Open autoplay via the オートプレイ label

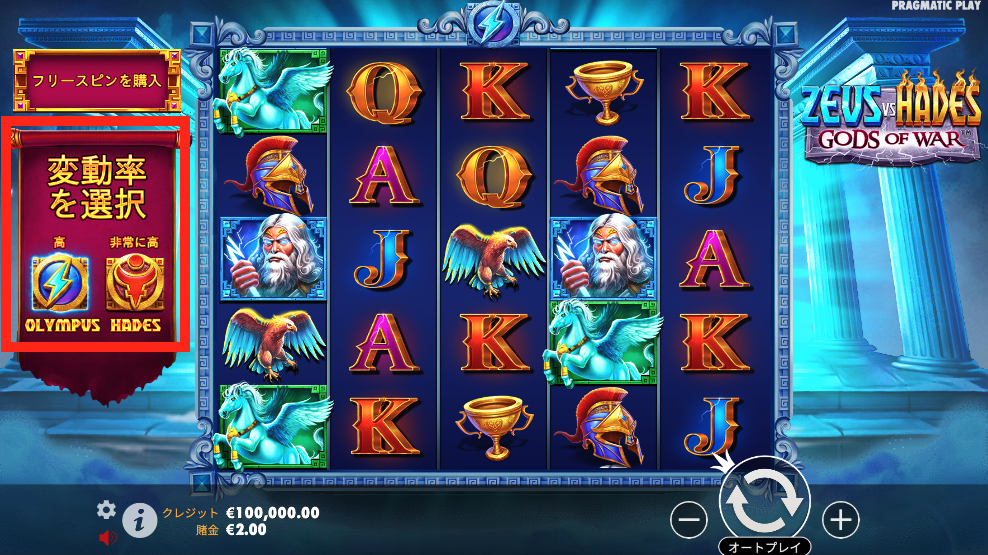tap(765, 547)
